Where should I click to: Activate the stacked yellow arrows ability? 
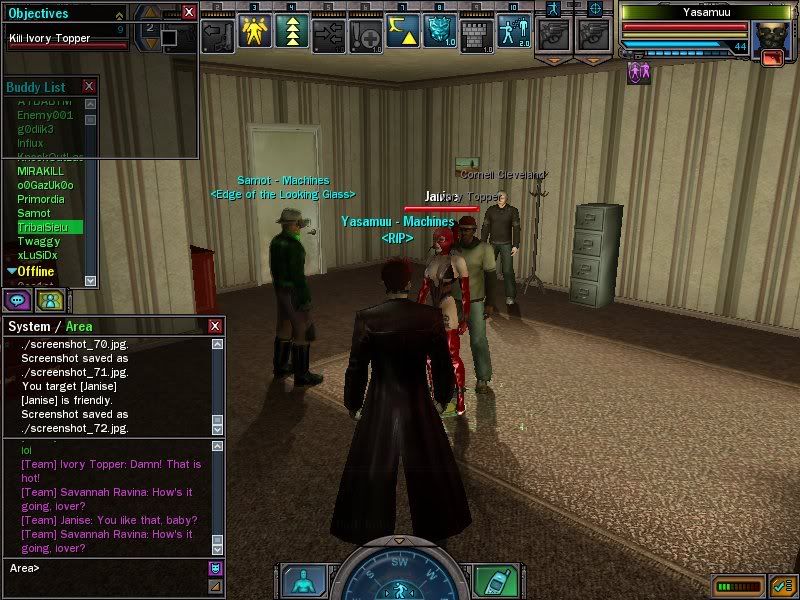pos(292,32)
